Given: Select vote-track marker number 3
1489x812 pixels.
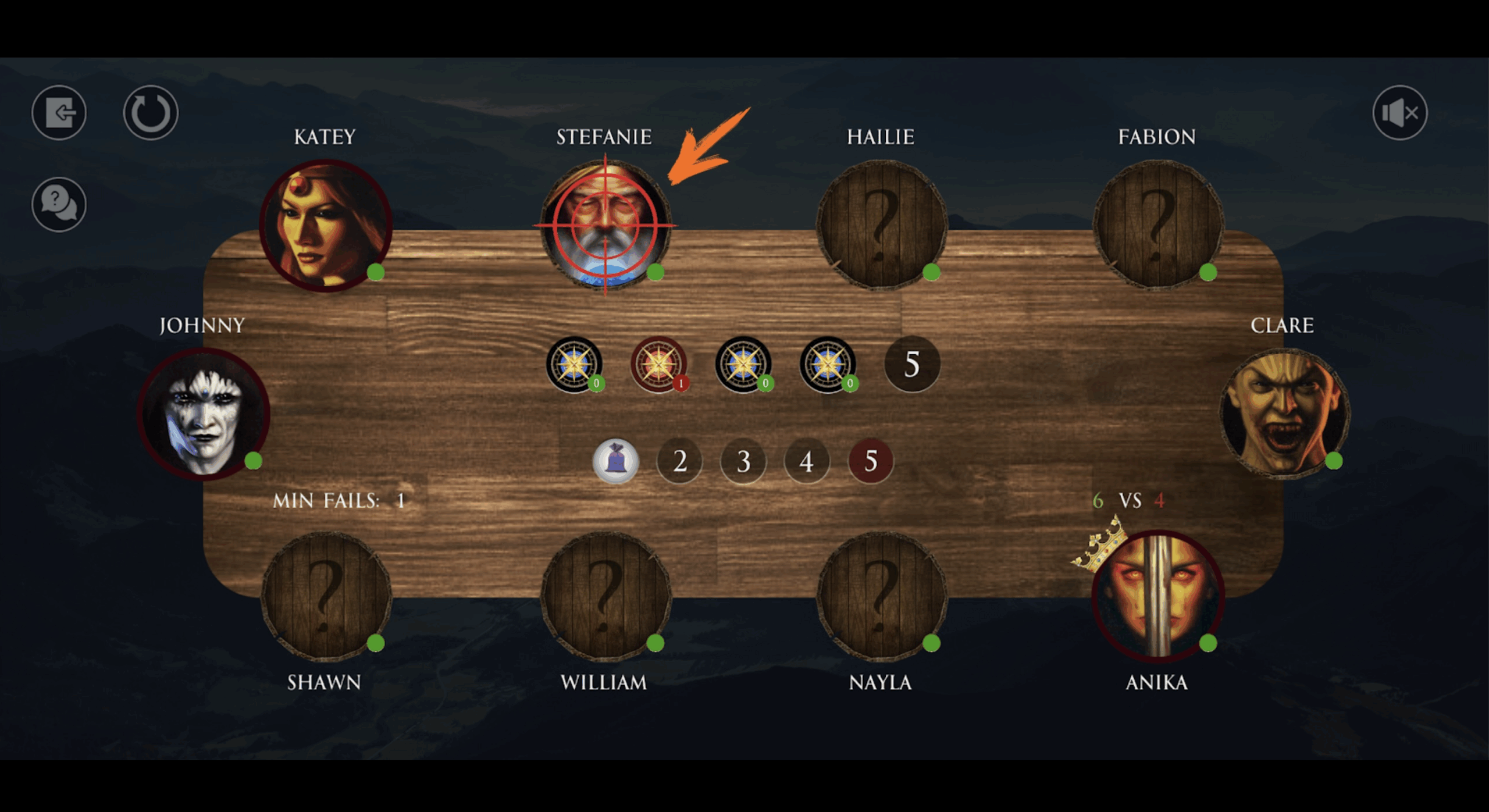Looking at the screenshot, I should (743, 461).
